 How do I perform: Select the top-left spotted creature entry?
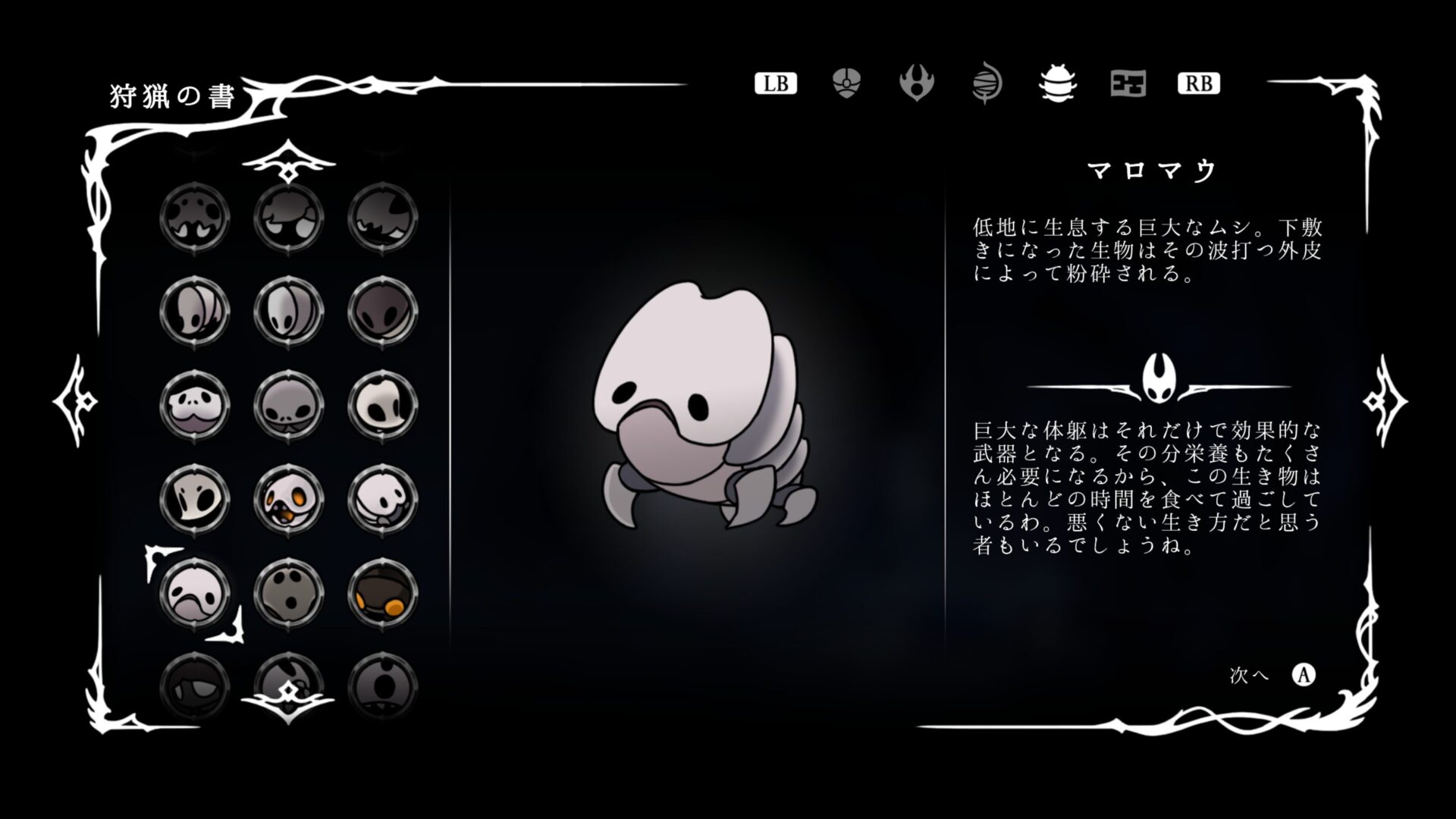pos(195,216)
